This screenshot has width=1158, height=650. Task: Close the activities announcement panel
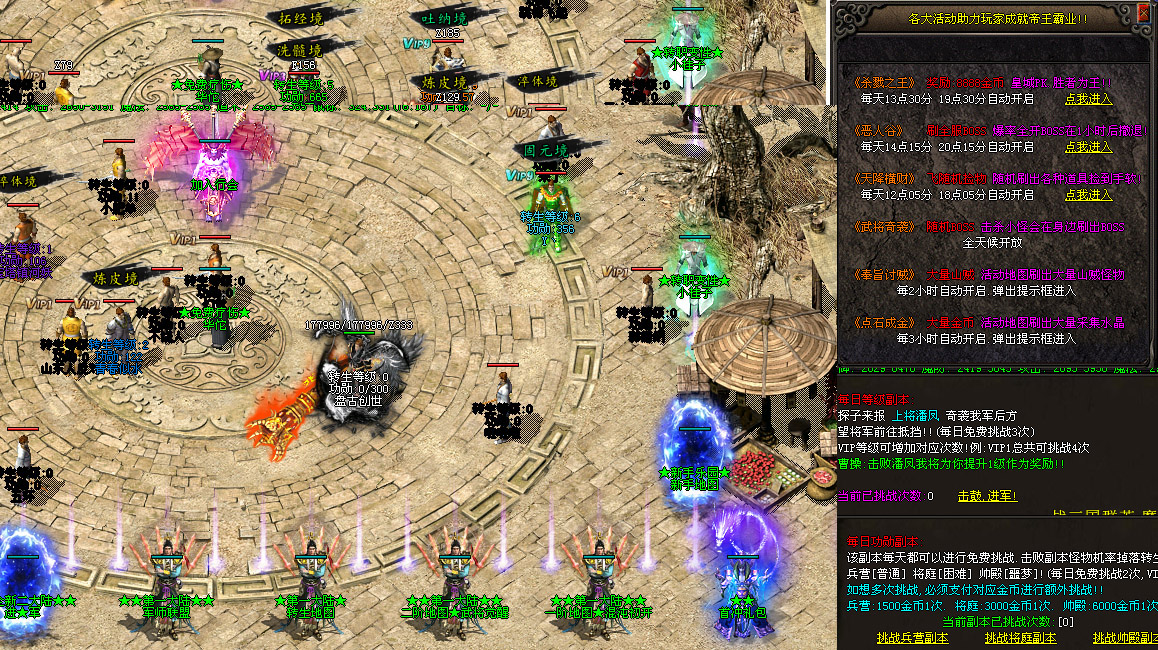pyautogui.click(x=1142, y=14)
